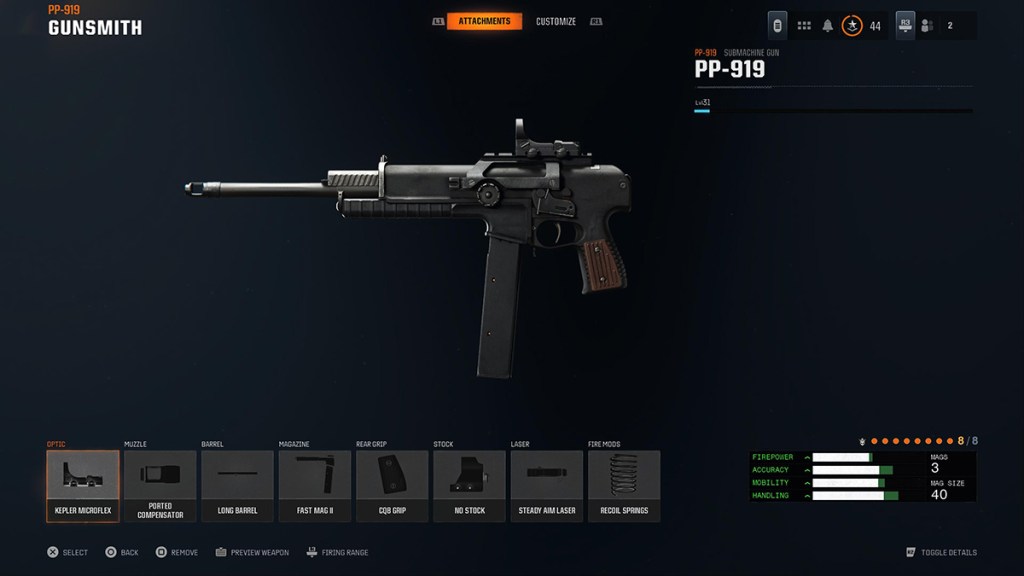The width and height of the screenshot is (1024, 576).
Task: Open the No Stock attachment slot
Action: pyautogui.click(x=469, y=486)
